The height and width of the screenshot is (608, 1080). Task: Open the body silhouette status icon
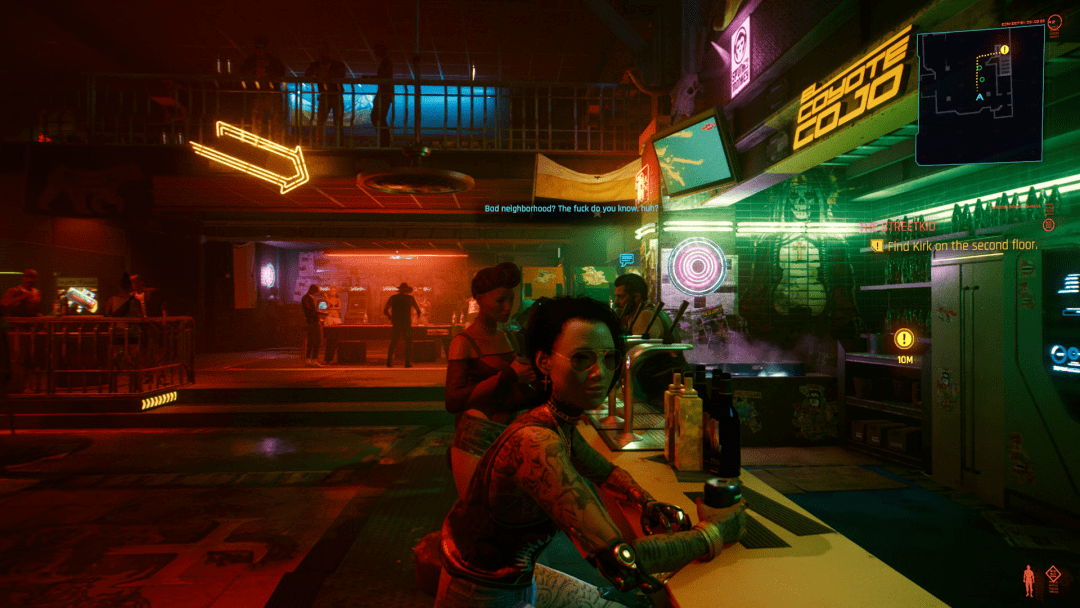coord(1028,580)
